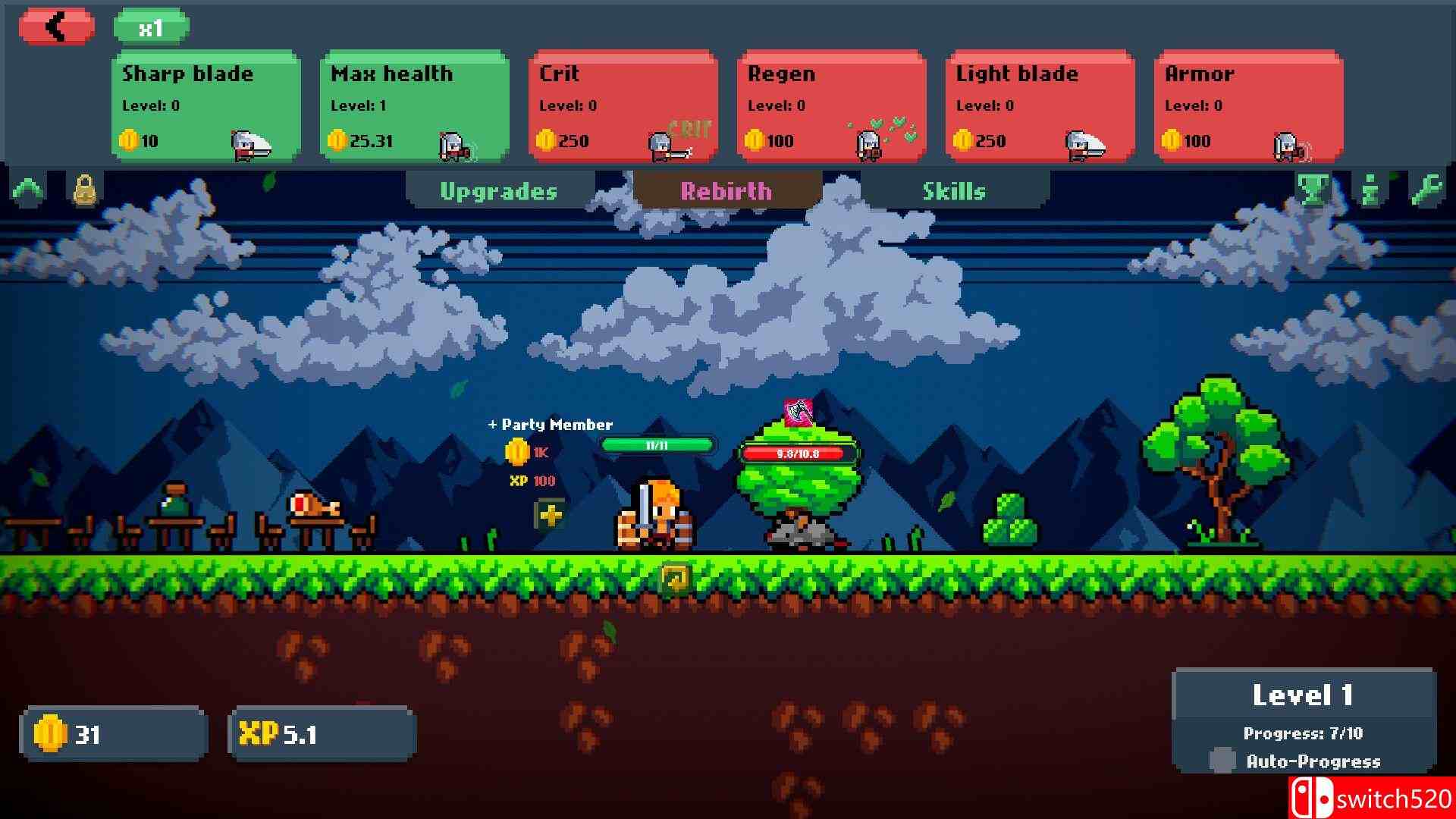Screen dimensions: 1456x819
Task: Click the padlock icon
Action: pos(85,190)
